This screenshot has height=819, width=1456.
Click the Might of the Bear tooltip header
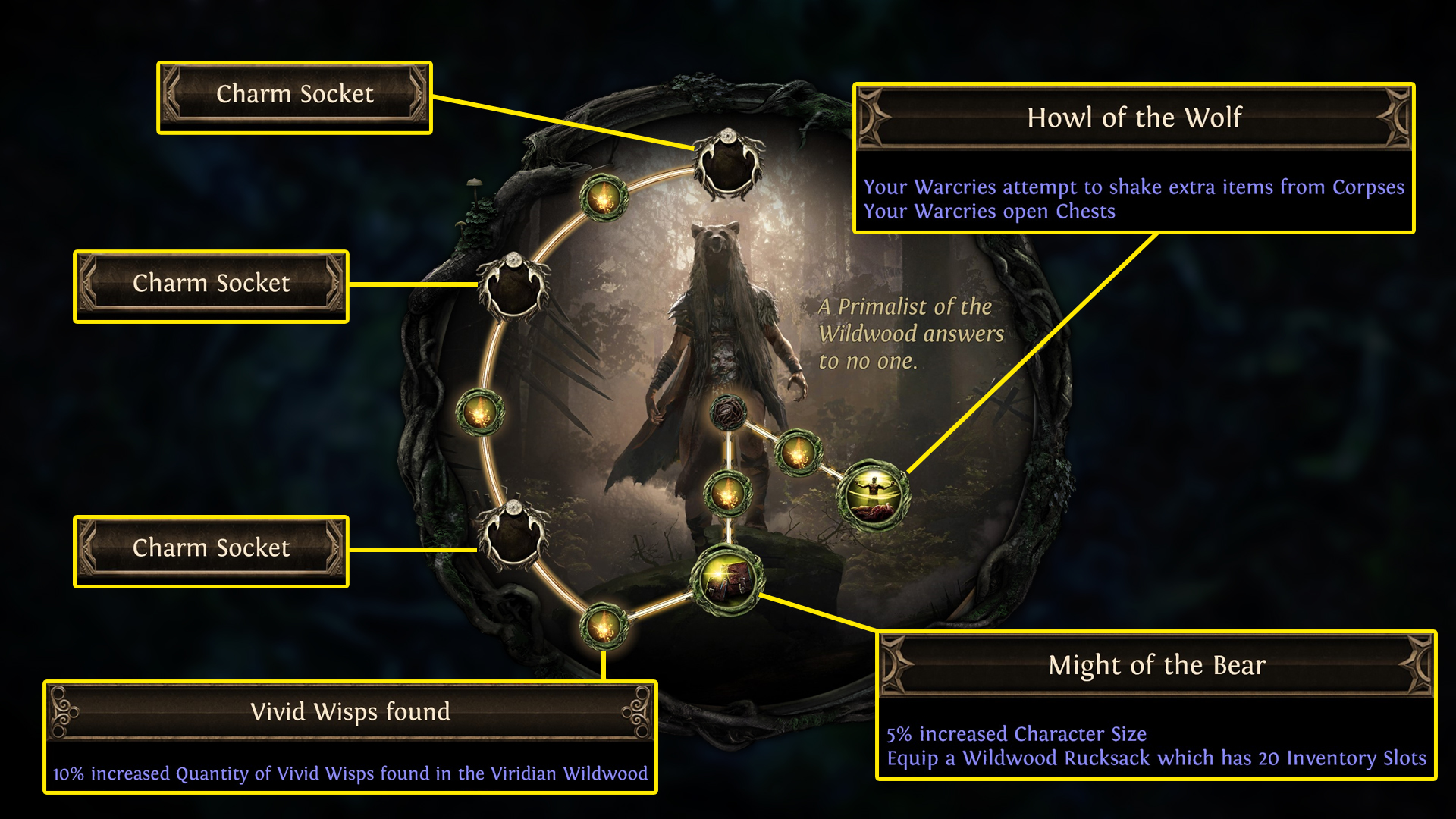1156,664
